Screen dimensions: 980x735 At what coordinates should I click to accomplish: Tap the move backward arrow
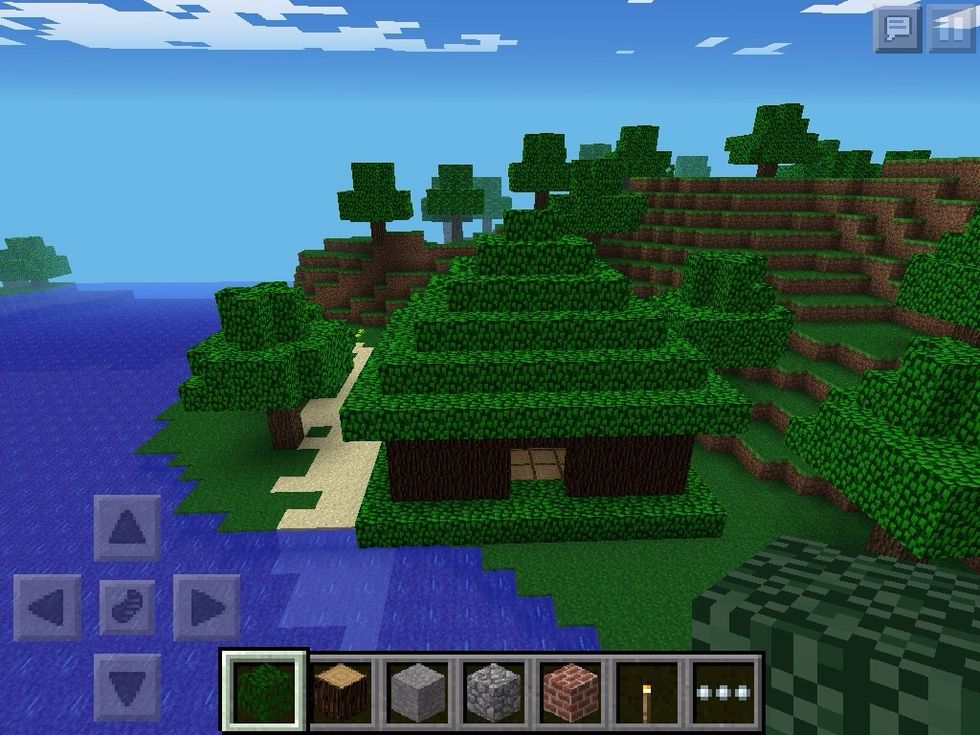point(126,687)
